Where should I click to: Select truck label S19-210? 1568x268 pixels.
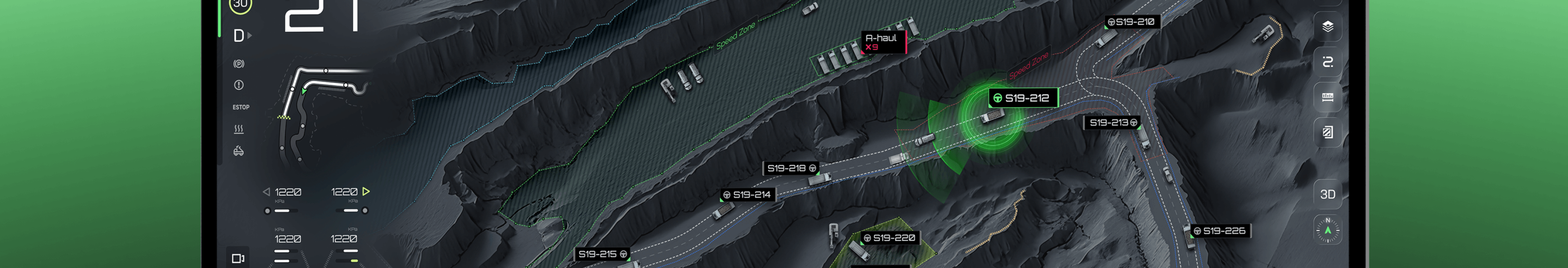tap(1131, 22)
